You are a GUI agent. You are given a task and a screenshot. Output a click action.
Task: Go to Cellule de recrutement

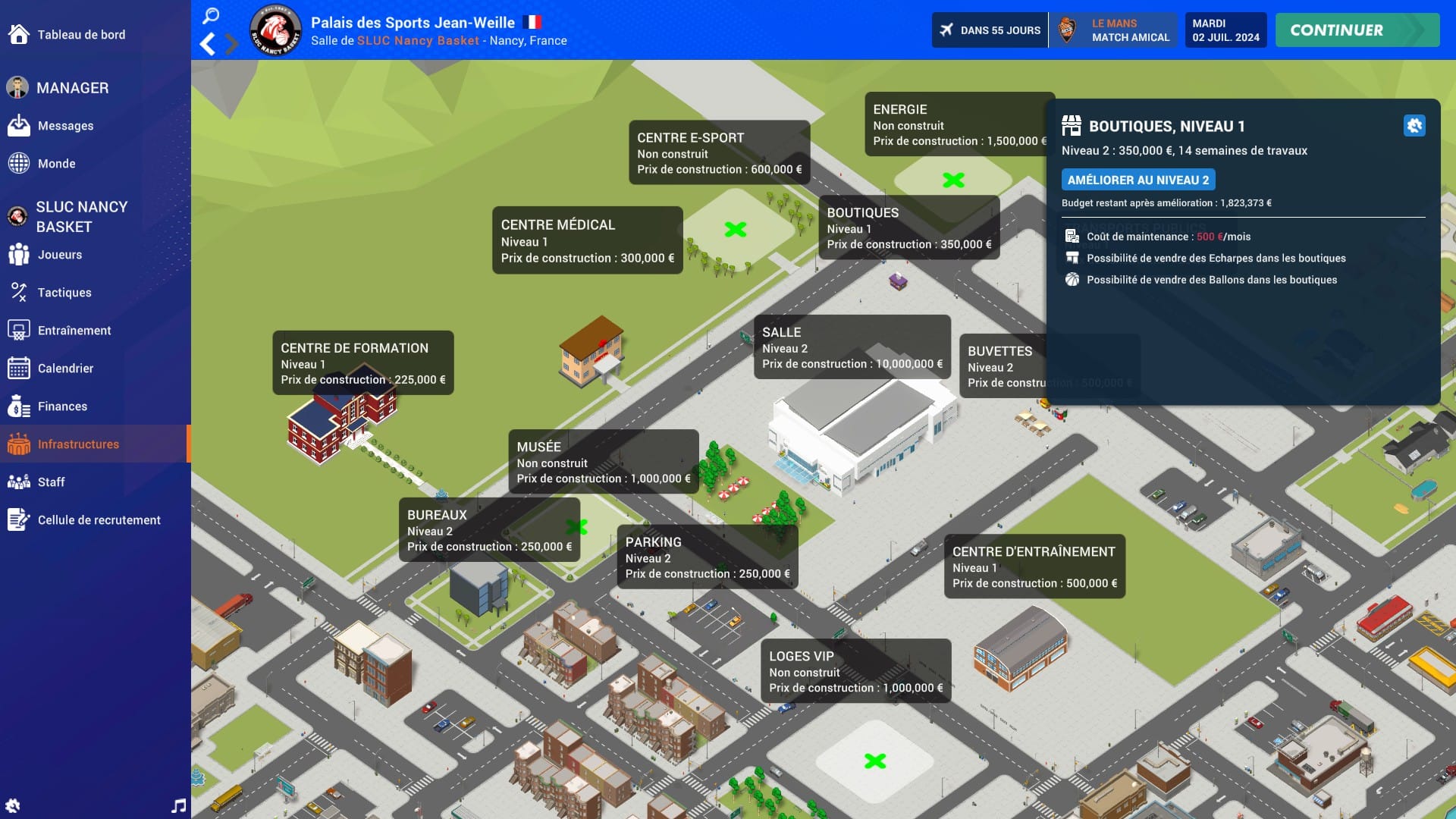(99, 520)
